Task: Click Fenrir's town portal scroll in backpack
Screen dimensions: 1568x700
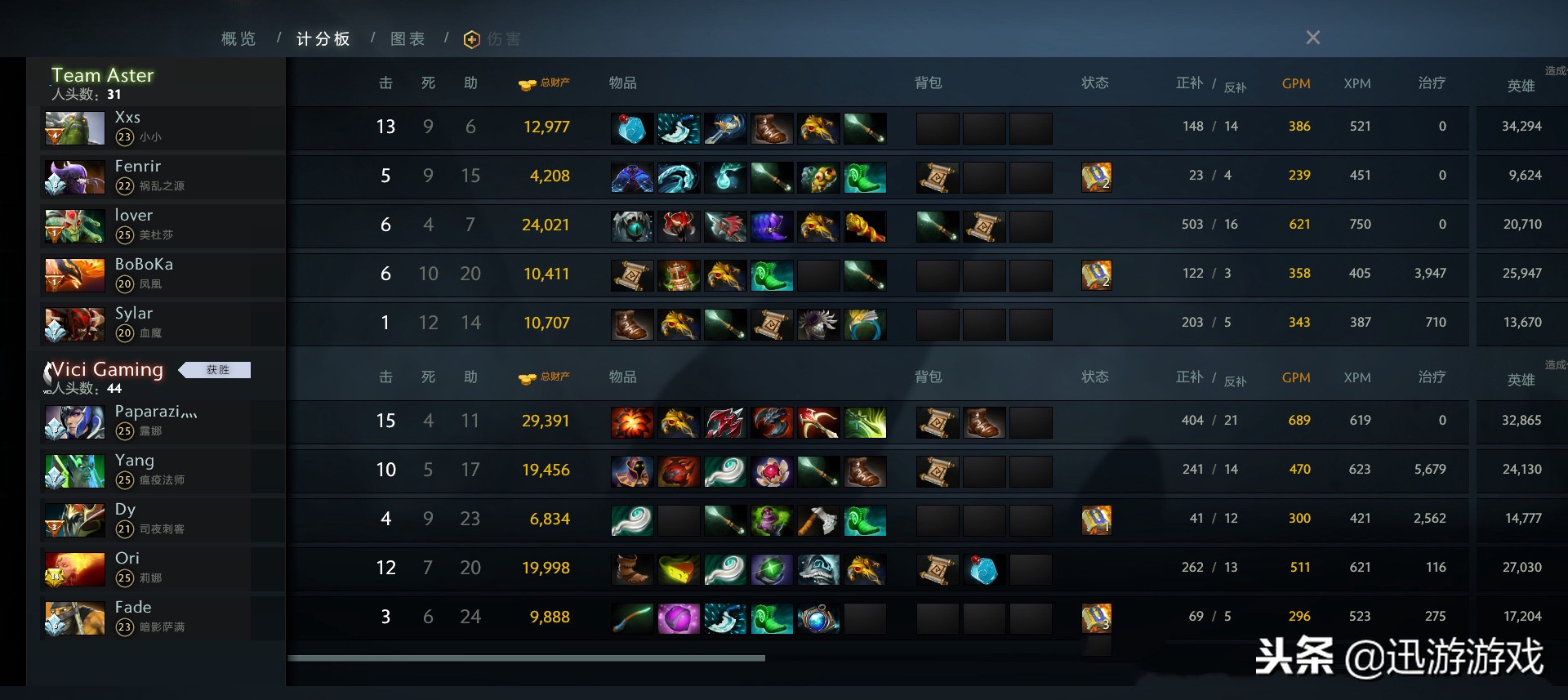Action: pos(938,176)
